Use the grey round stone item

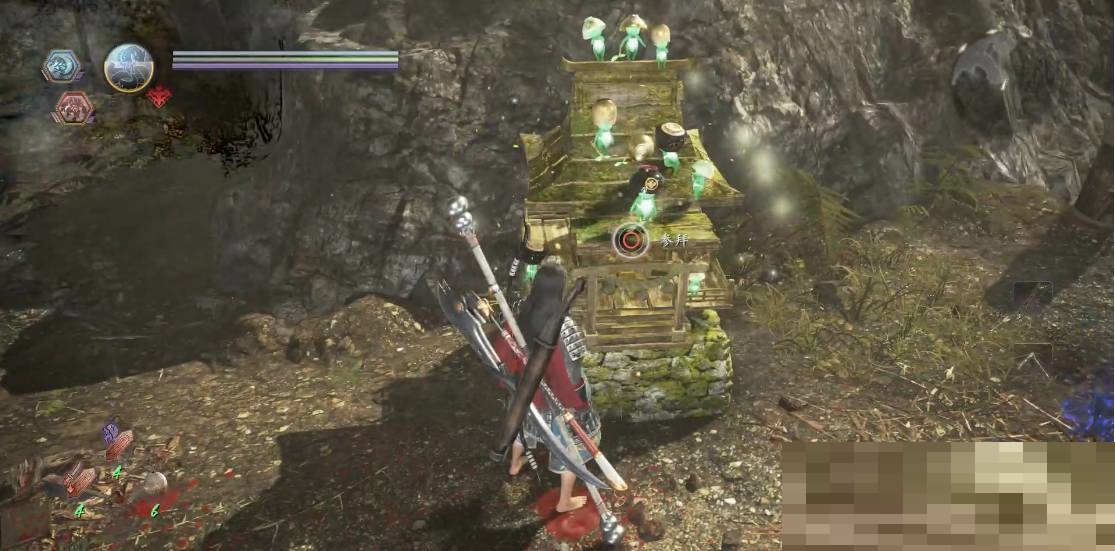point(153,484)
